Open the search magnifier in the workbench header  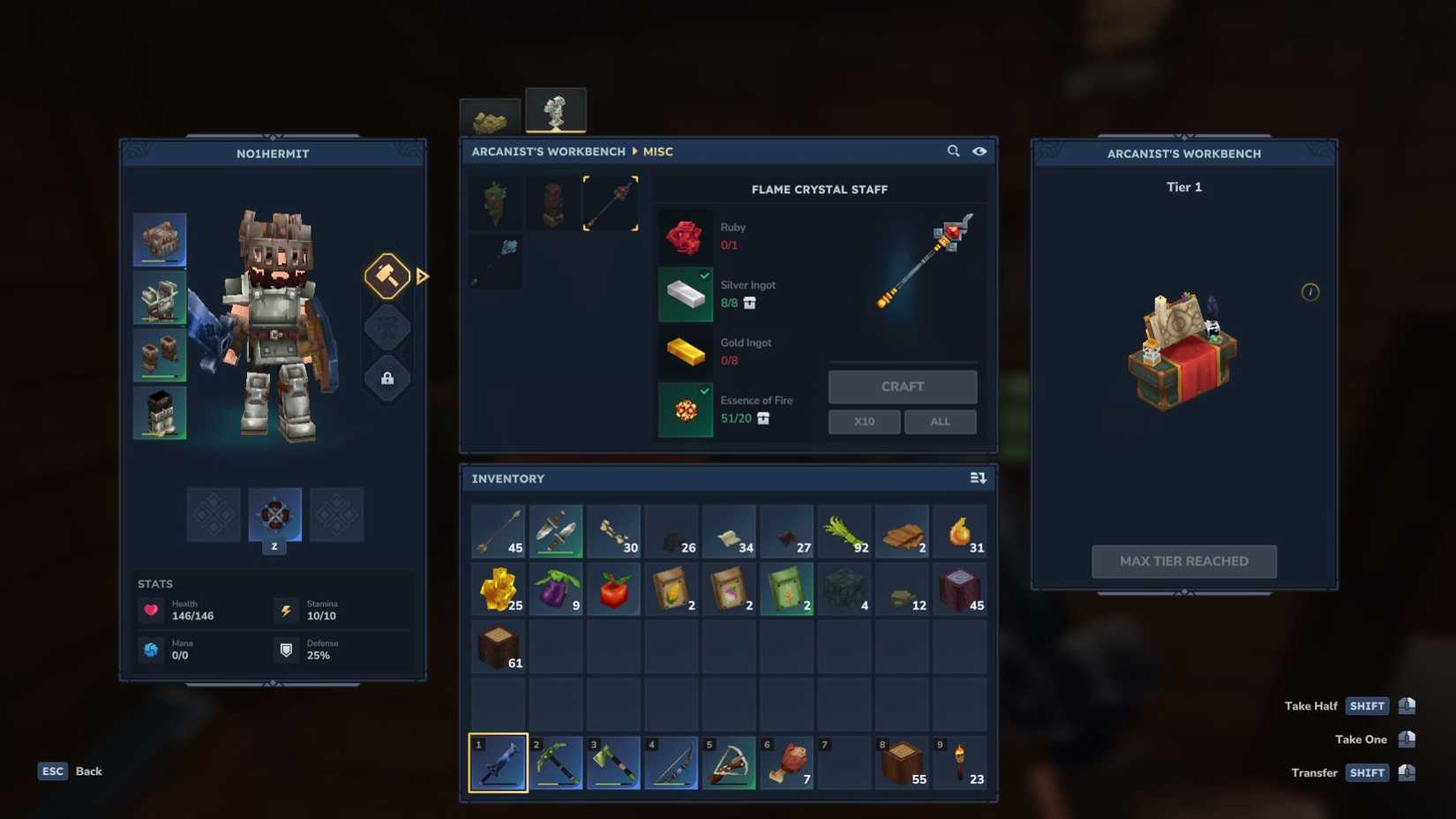[x=954, y=151]
